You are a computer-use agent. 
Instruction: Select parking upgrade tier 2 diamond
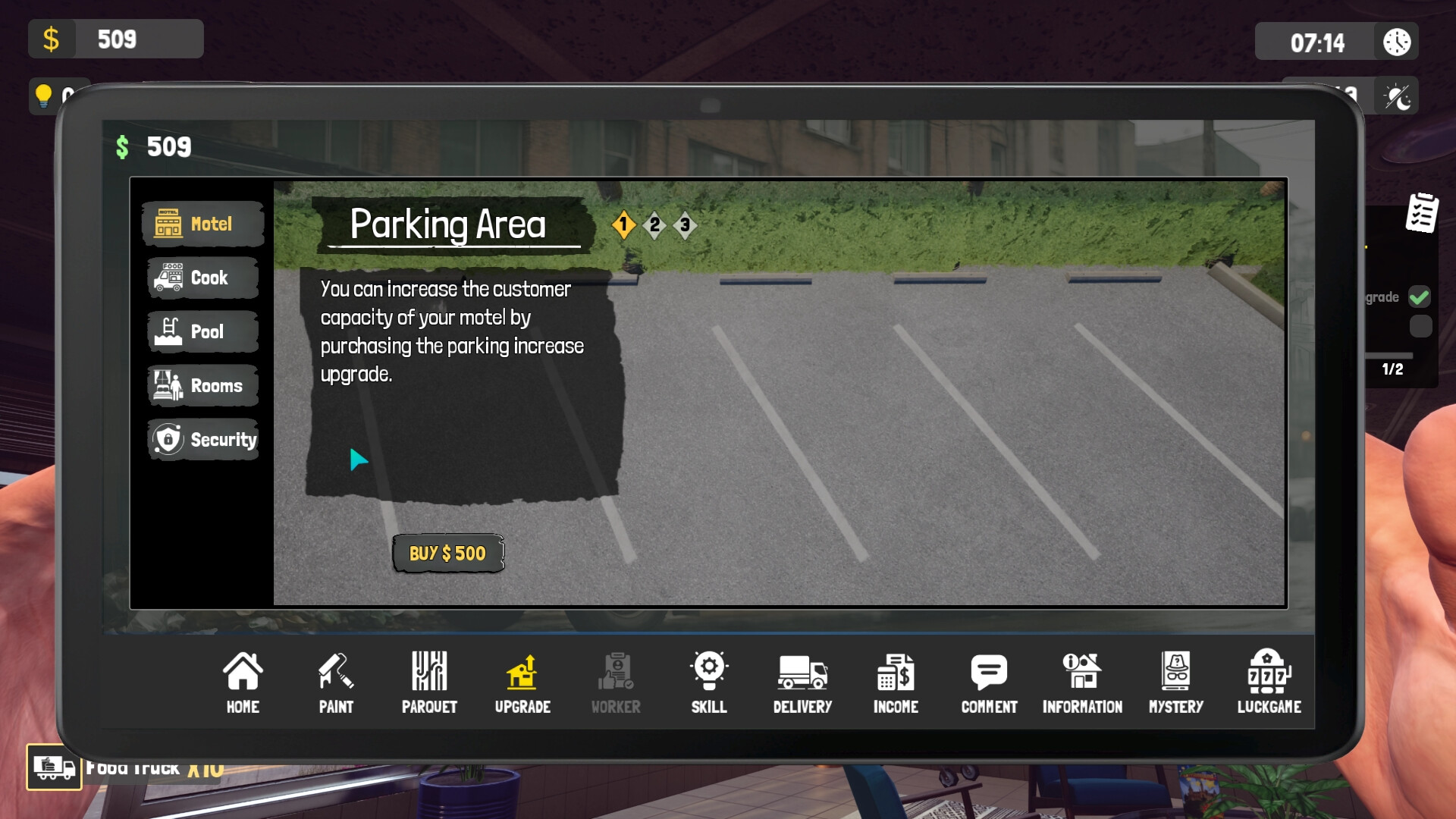point(654,225)
